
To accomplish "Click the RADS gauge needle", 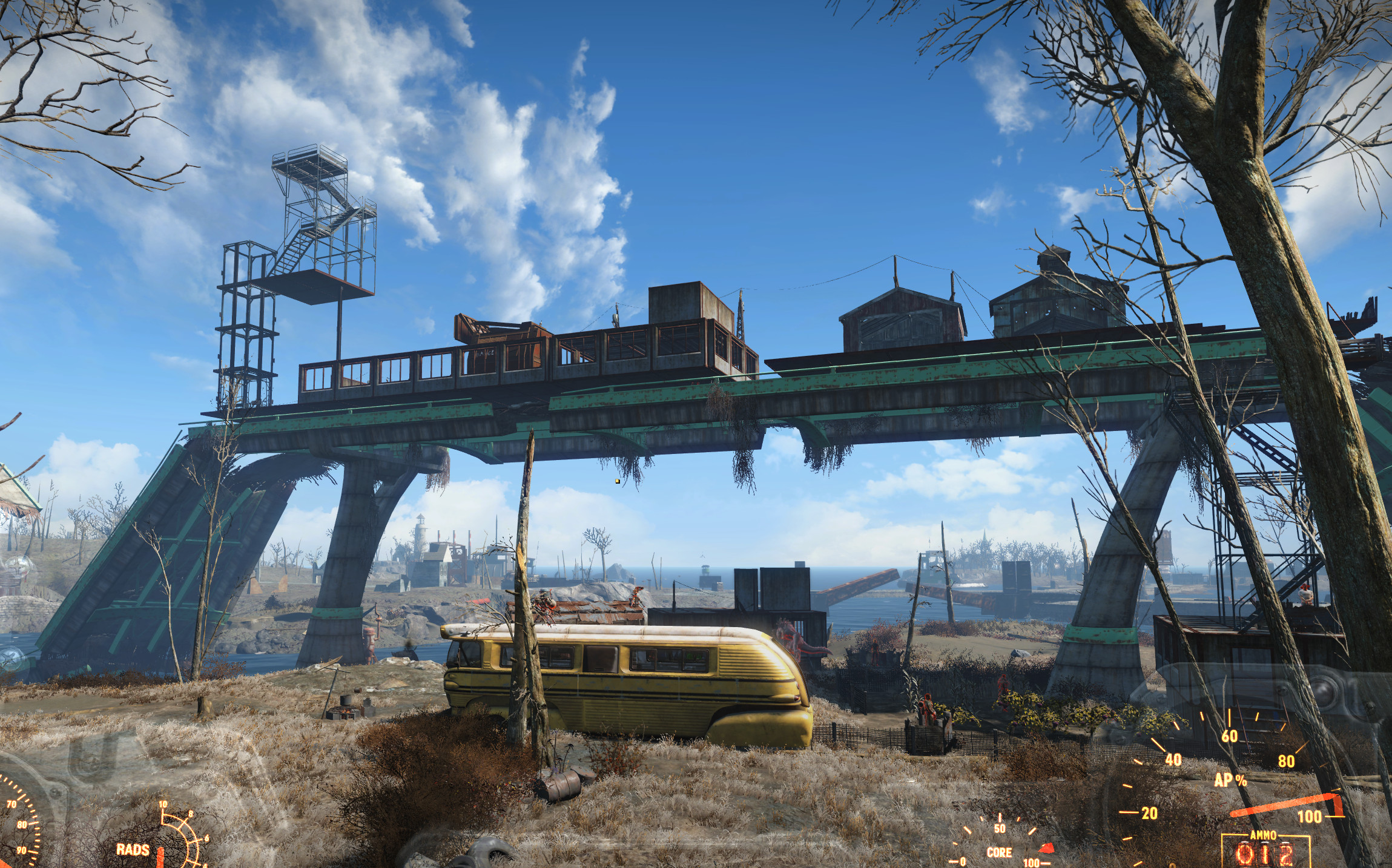I will [160, 853].
